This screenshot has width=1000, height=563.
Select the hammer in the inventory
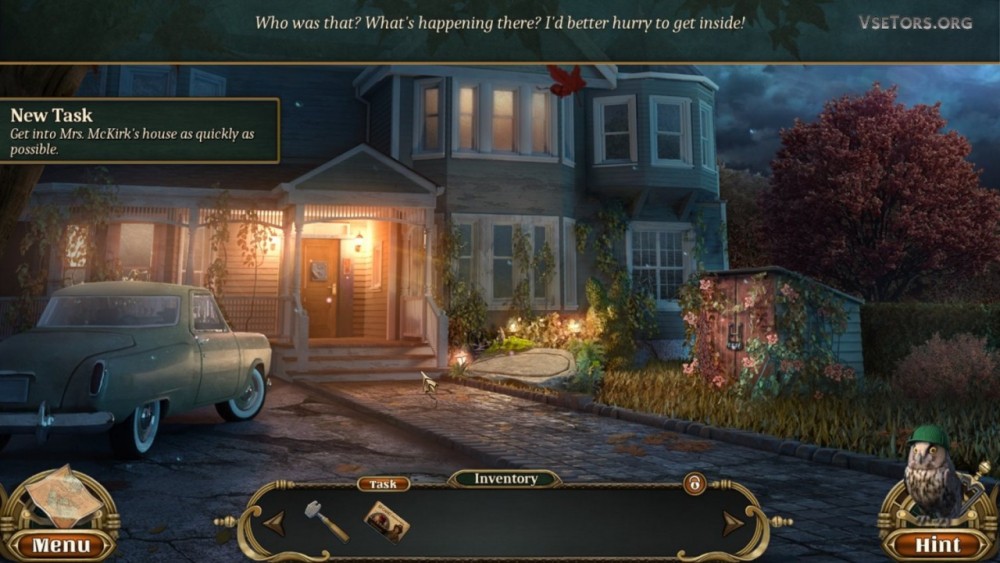[x=325, y=519]
